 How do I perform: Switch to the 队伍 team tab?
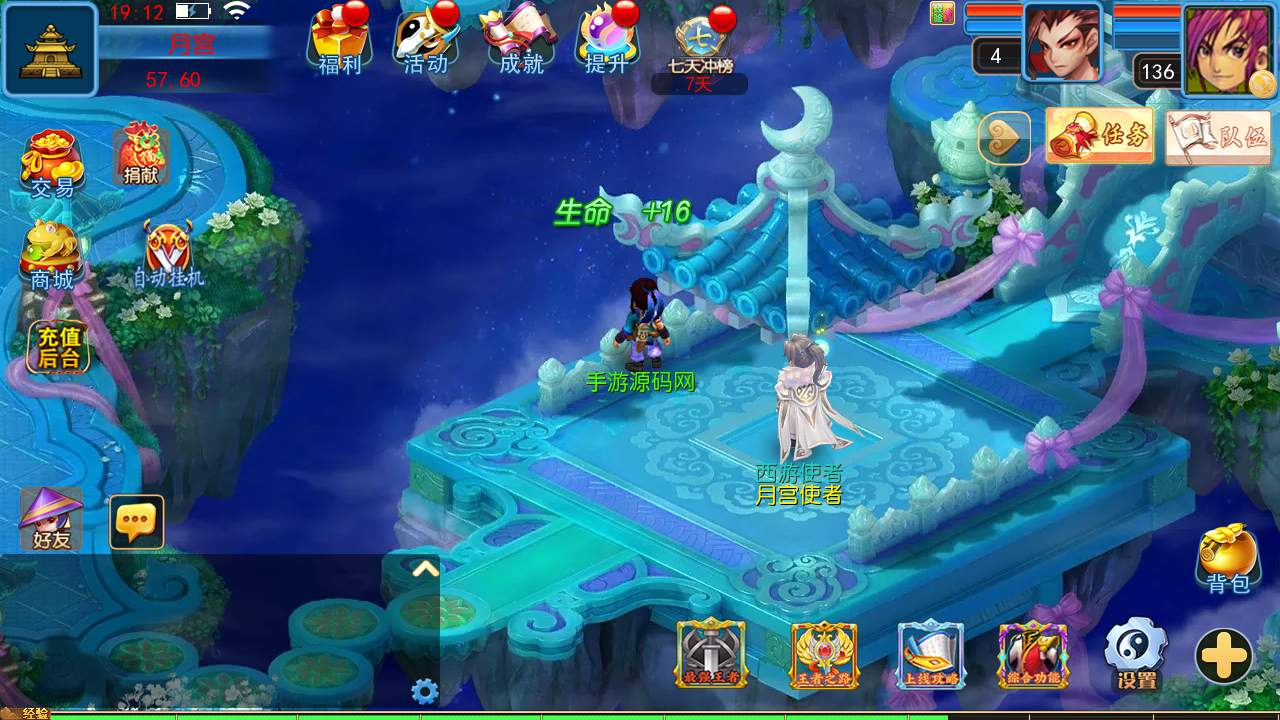(x=1217, y=136)
